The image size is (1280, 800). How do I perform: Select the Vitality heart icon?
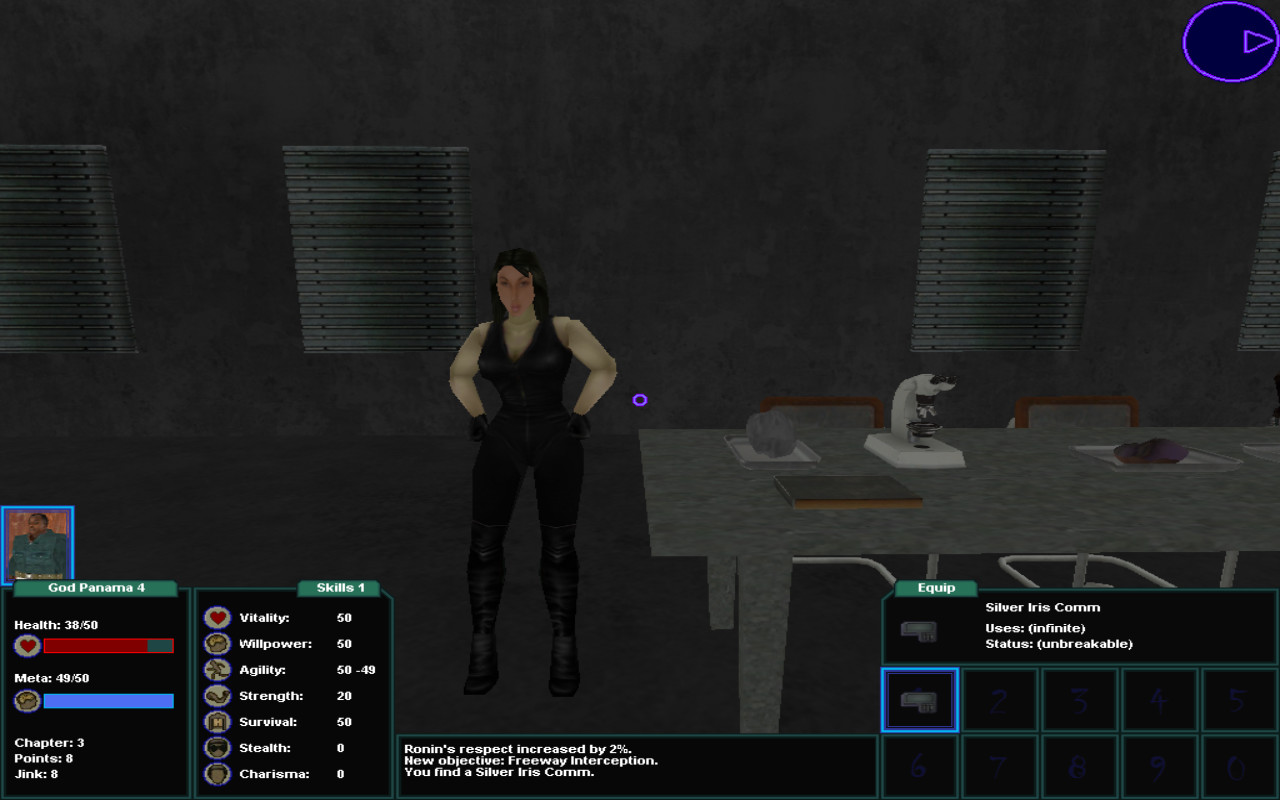click(x=216, y=617)
